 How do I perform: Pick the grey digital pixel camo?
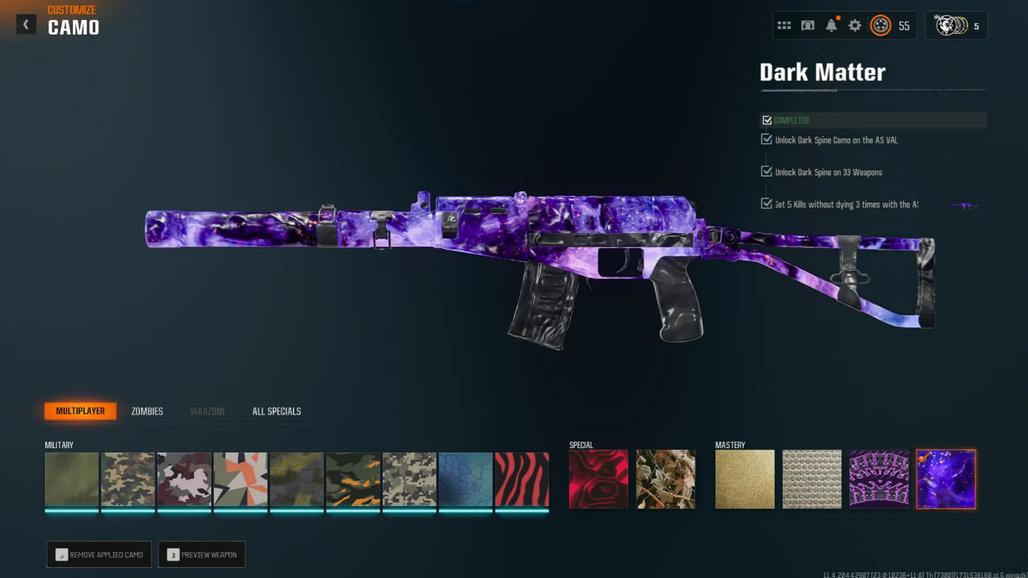[x=409, y=479]
